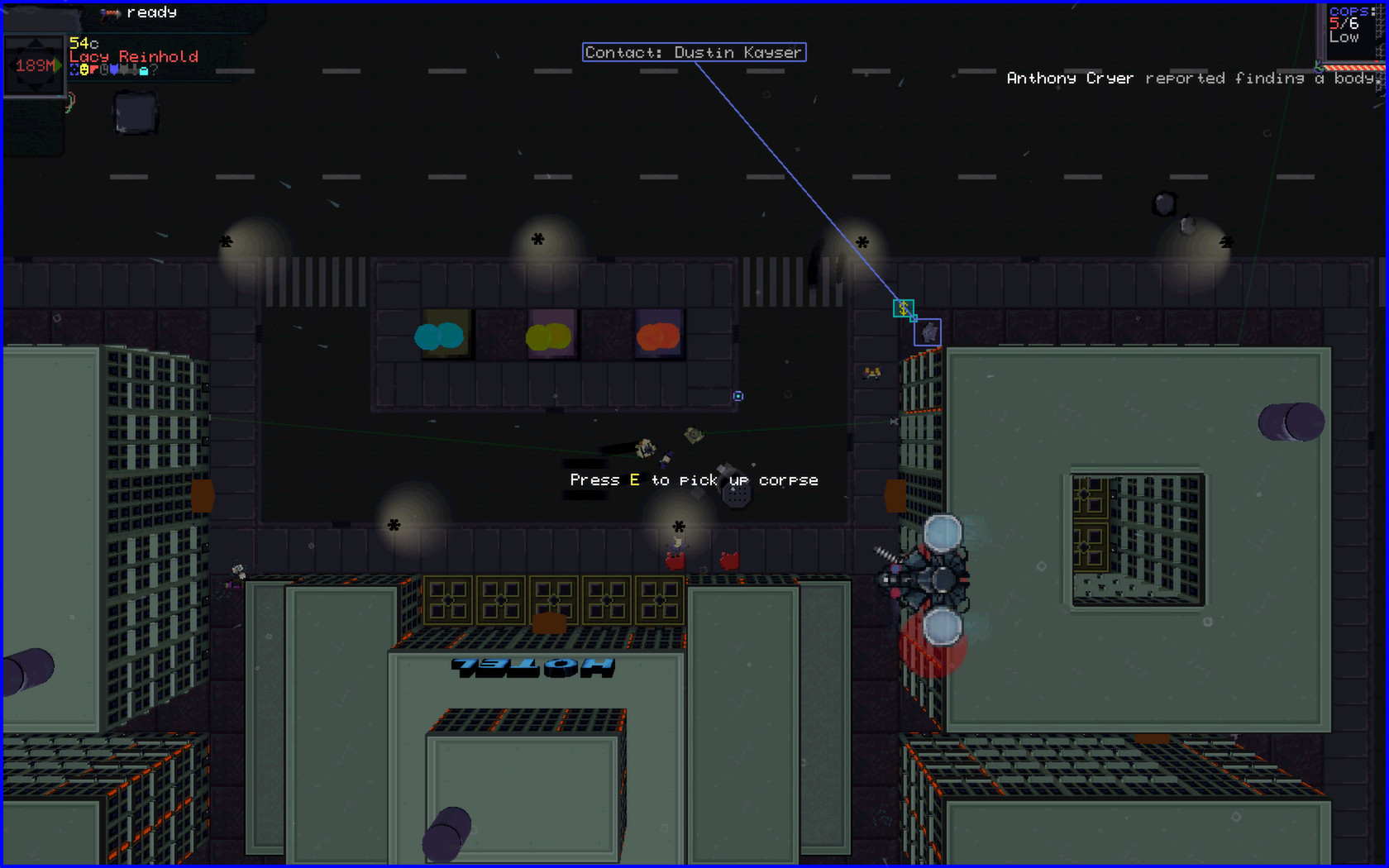Click the gray question mark status icon

pos(154,69)
